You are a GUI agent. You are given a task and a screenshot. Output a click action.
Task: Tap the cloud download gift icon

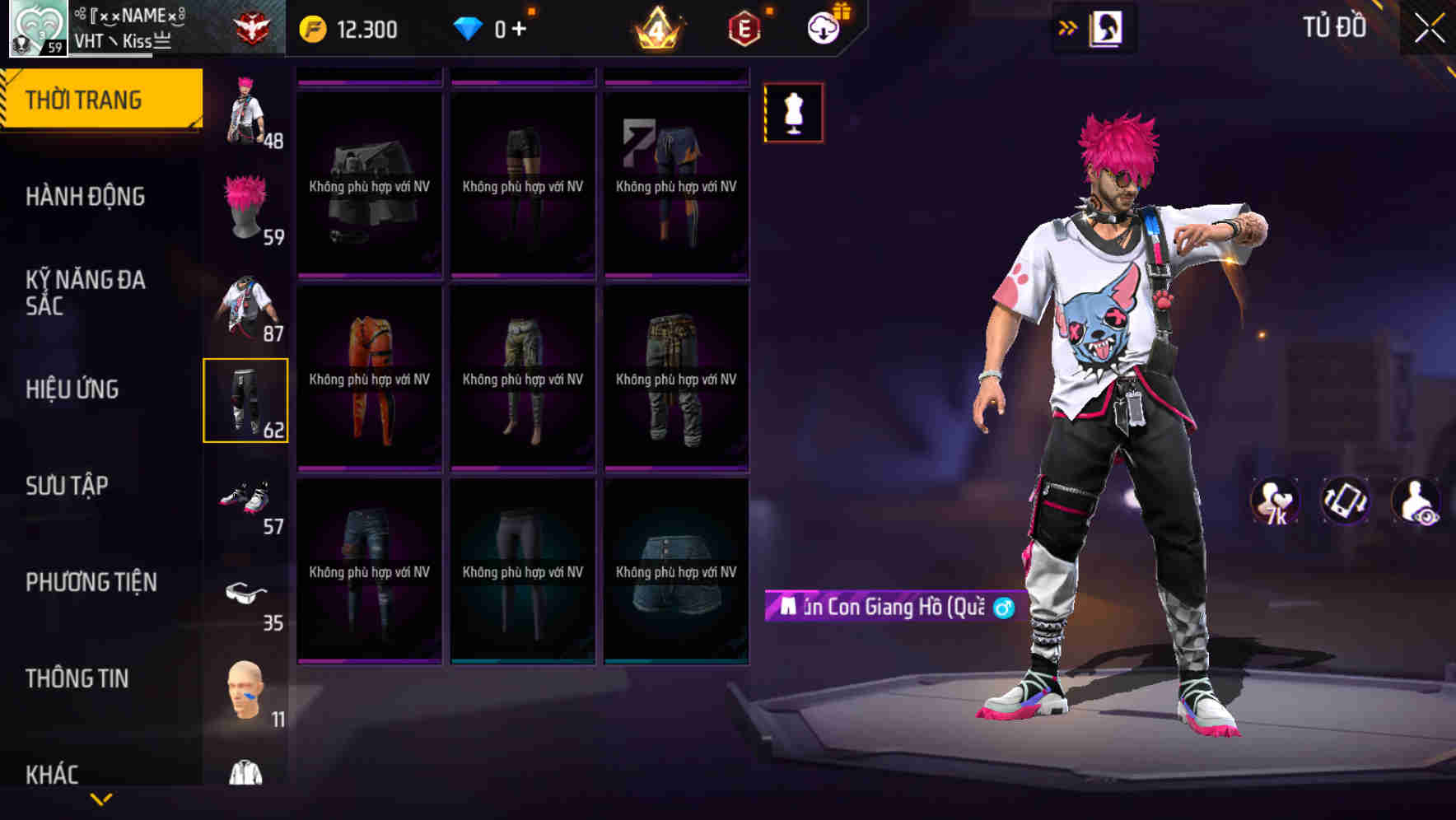(828, 27)
